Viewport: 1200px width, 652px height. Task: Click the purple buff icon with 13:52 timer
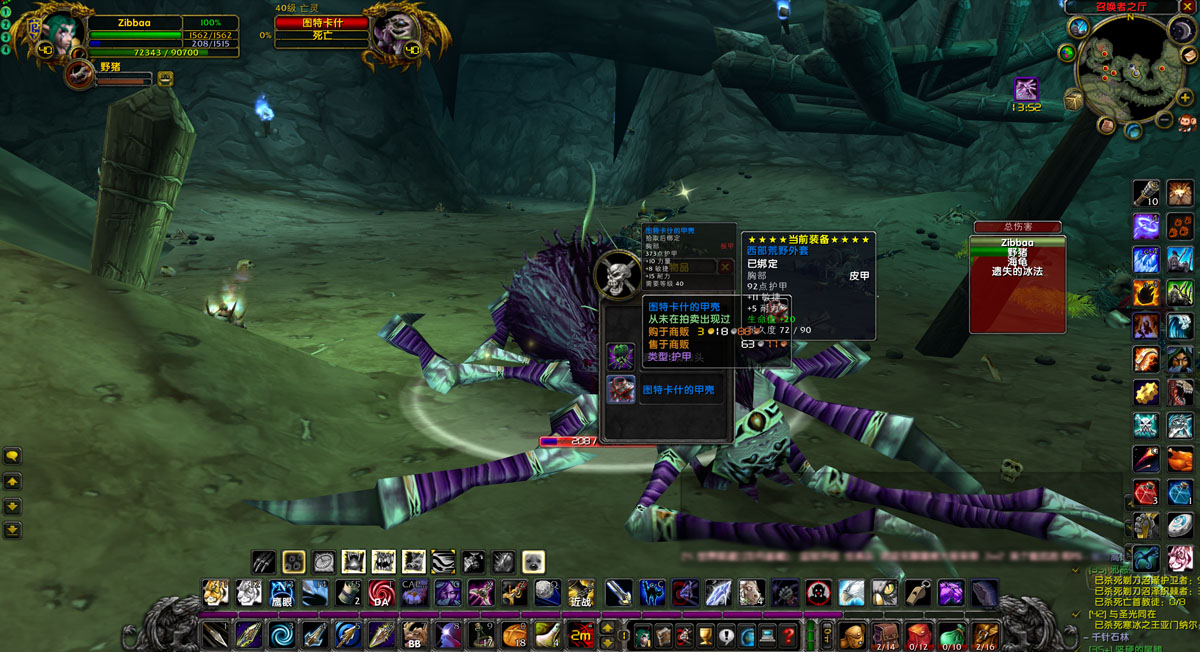tap(1026, 90)
